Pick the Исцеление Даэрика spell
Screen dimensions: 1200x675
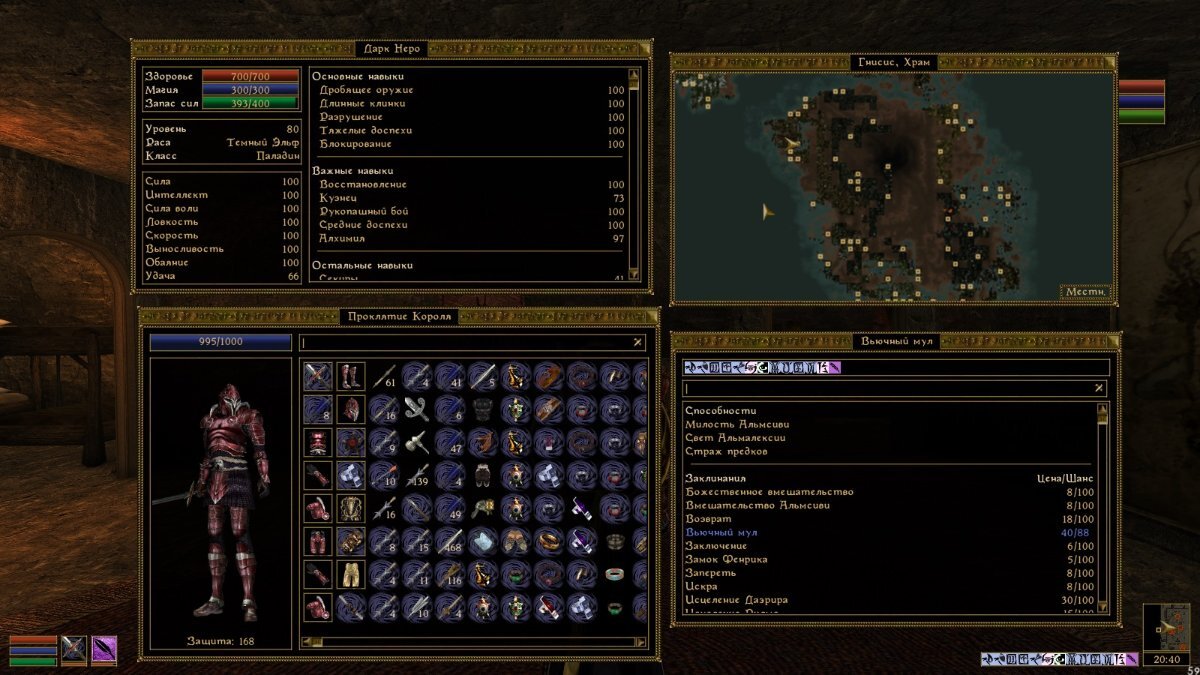[736, 600]
